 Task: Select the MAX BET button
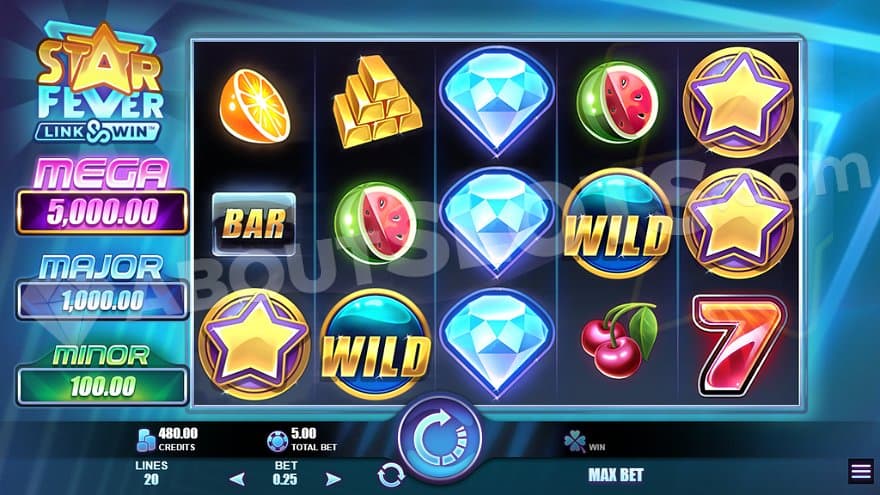pos(616,475)
